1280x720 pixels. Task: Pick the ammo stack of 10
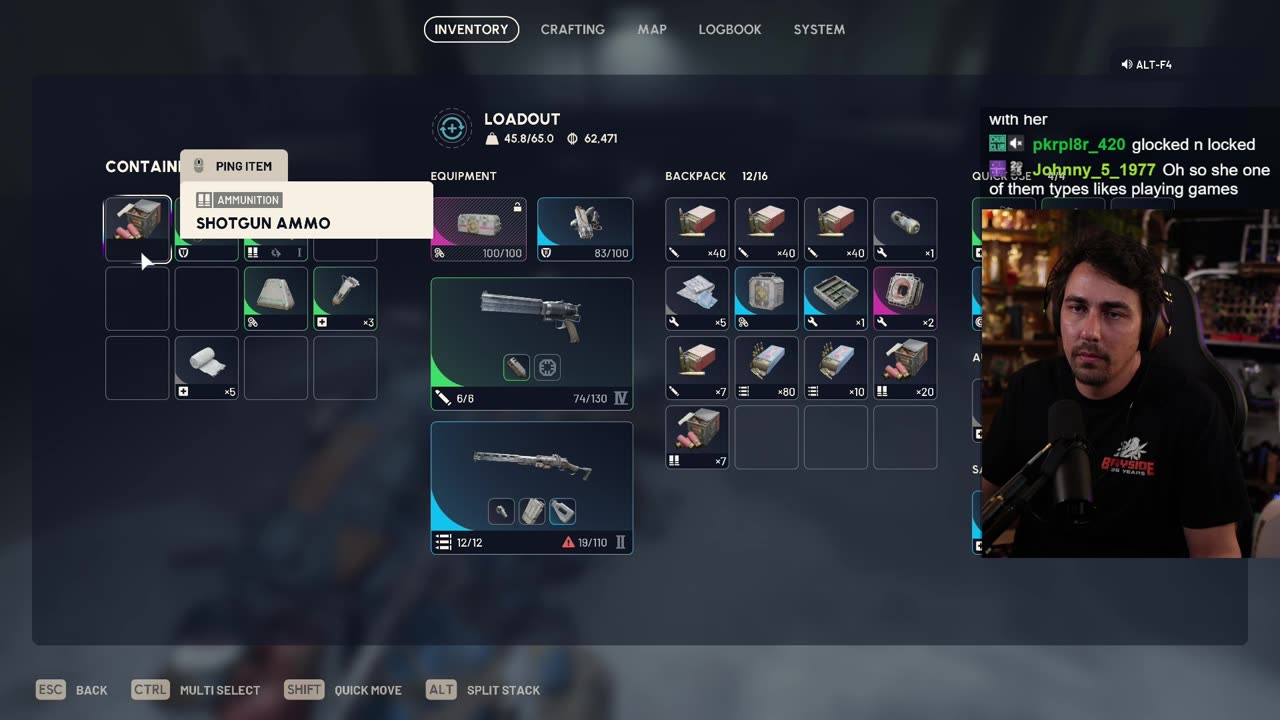(835, 368)
